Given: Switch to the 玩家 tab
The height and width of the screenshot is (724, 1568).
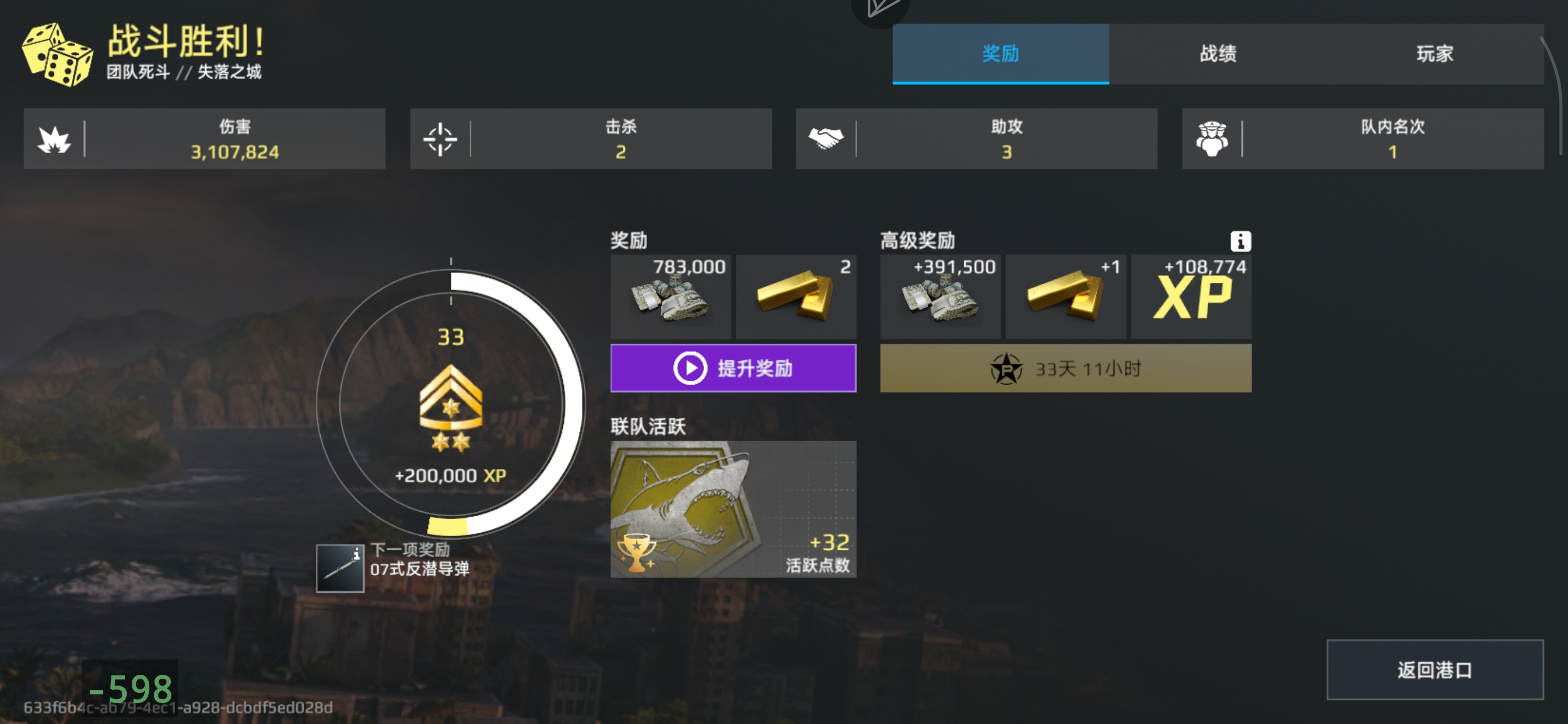Looking at the screenshot, I should click(1435, 54).
